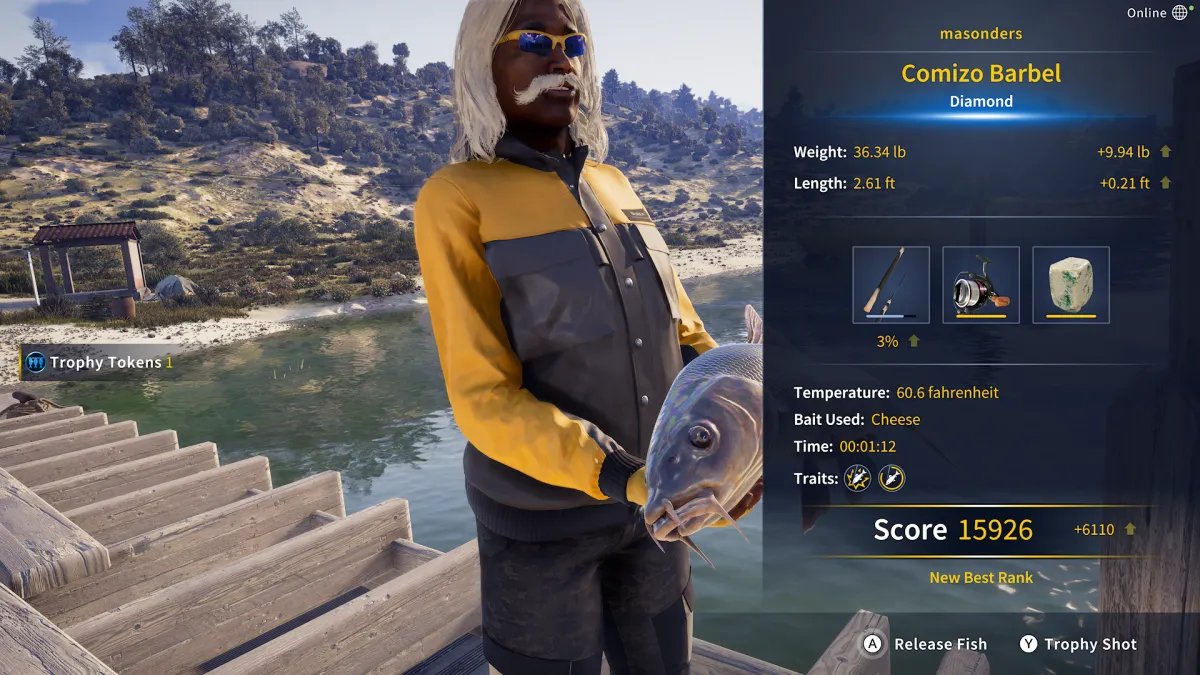1200x675 pixels.
Task: Select the cheese bait slot
Action: tap(1071, 285)
